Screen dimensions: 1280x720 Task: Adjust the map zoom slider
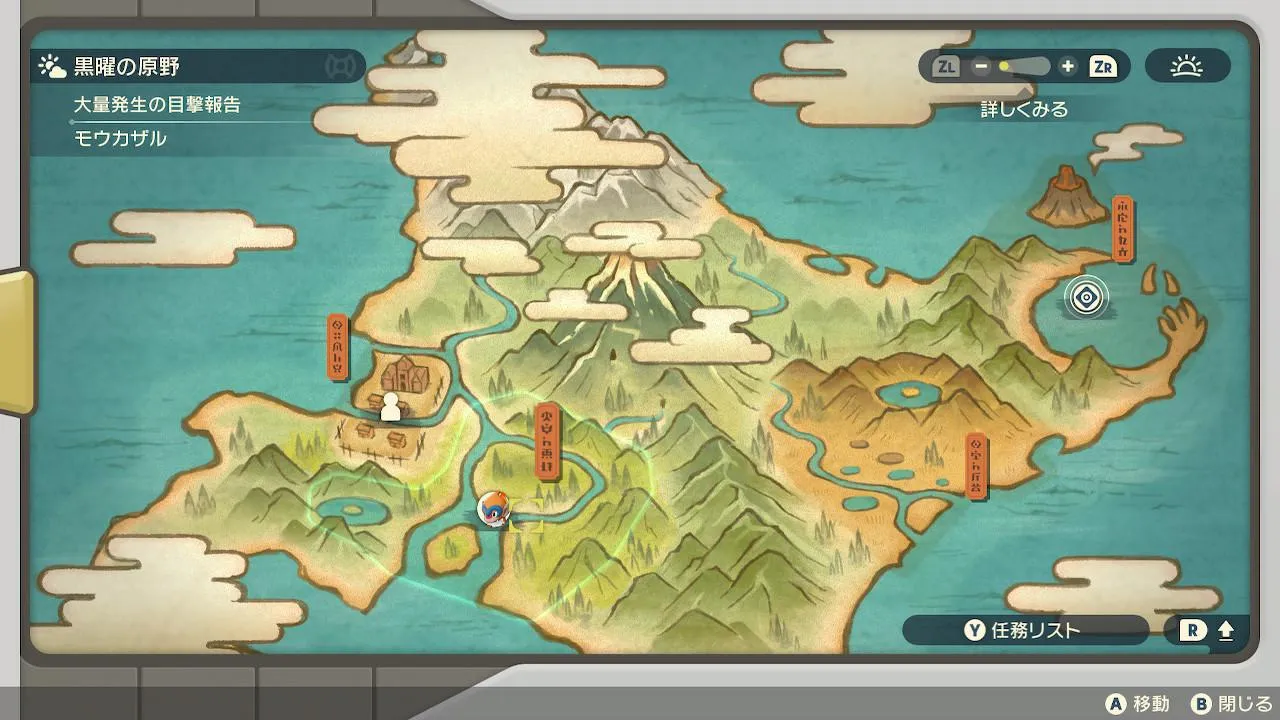coord(1024,67)
